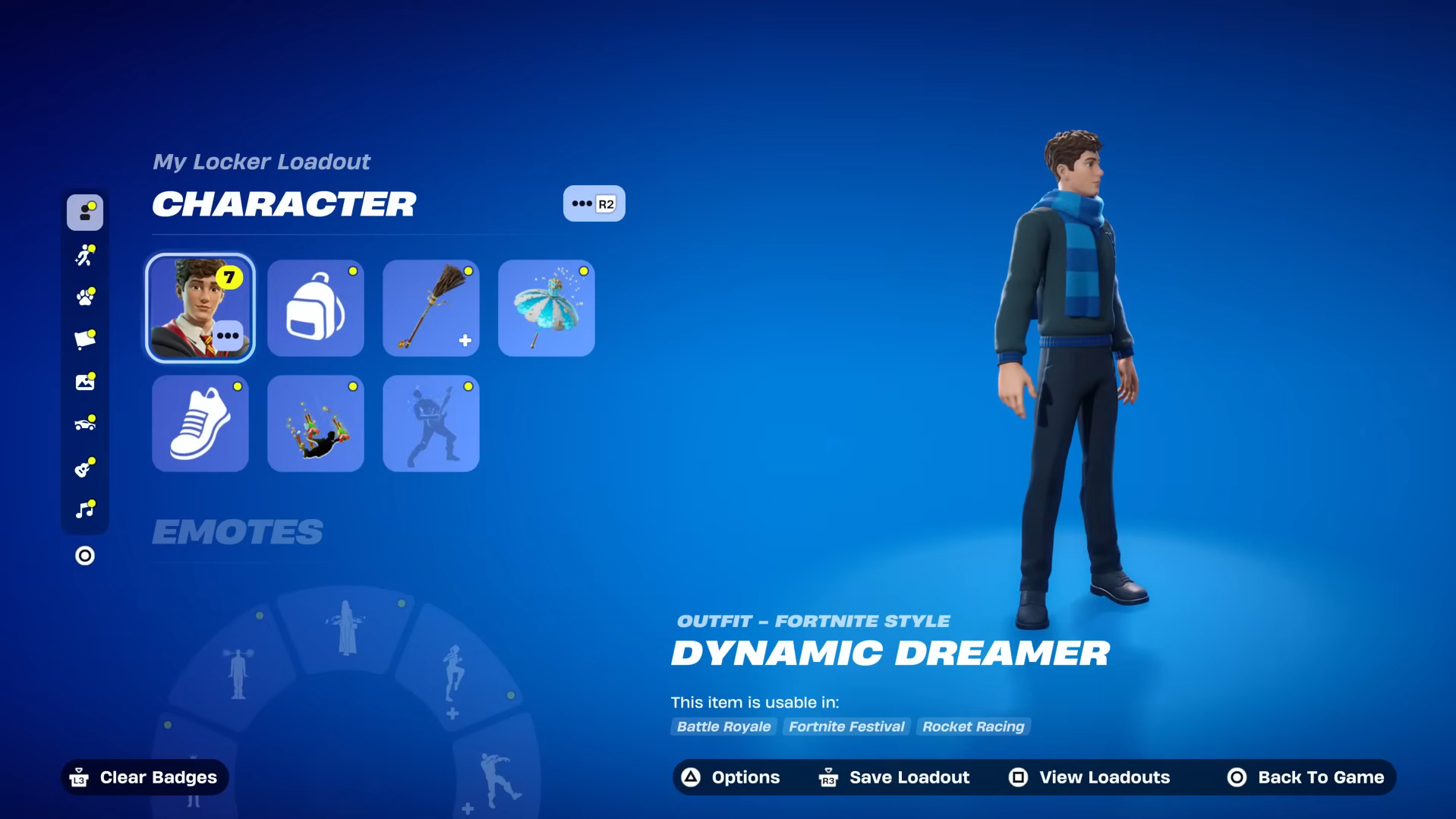The width and height of the screenshot is (1456, 819).
Task: Open the Options menu
Action: point(731,777)
